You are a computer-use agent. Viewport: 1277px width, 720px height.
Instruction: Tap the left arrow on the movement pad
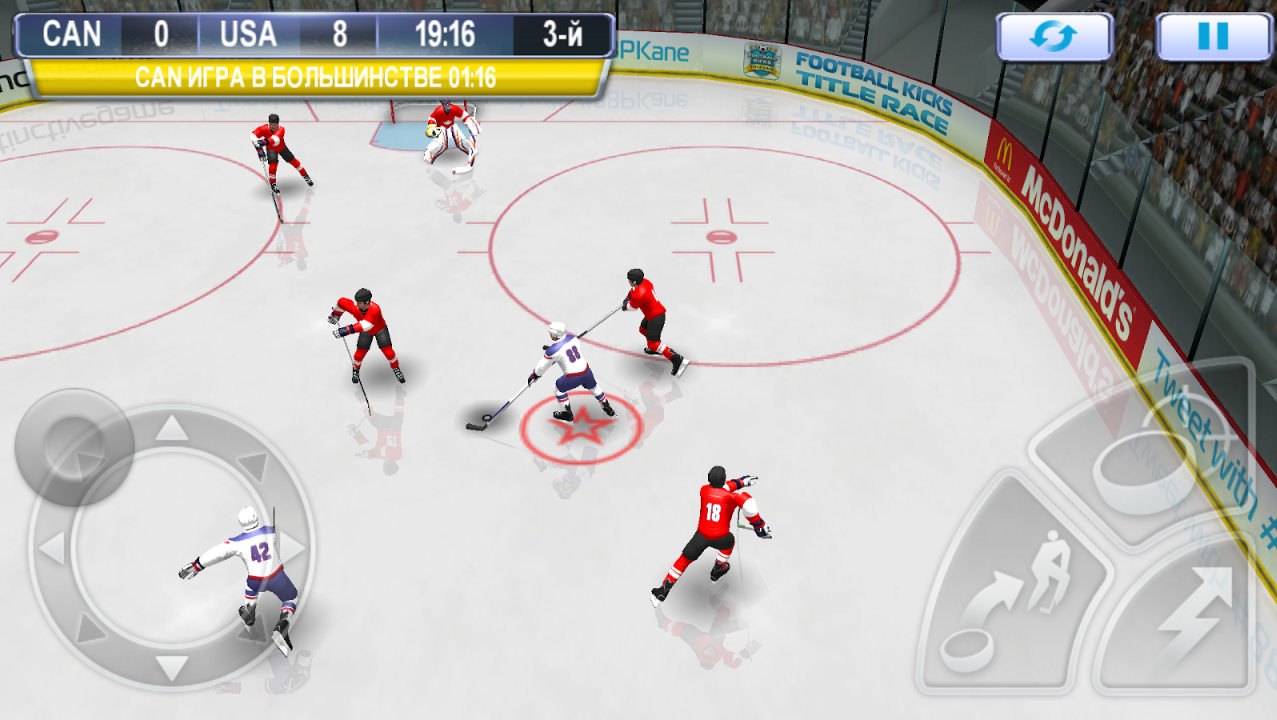click(52, 548)
